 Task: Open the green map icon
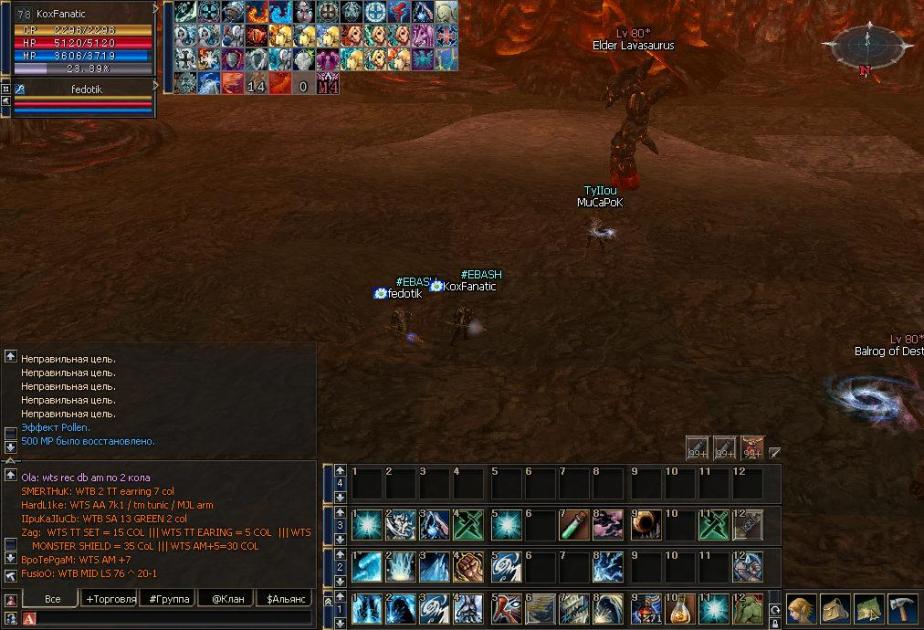click(x=868, y=608)
